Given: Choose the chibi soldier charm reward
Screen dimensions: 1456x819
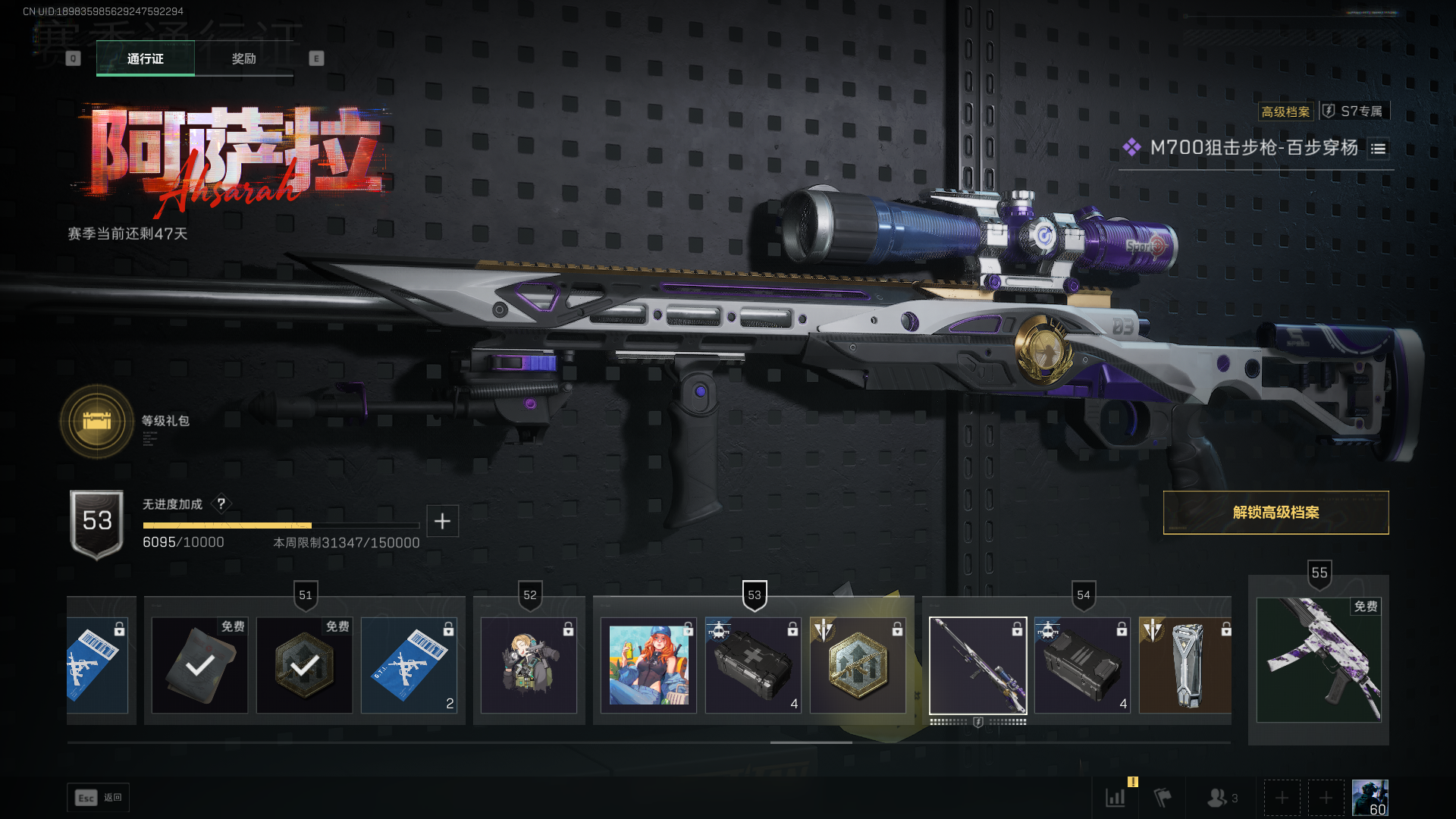Looking at the screenshot, I should pyautogui.click(x=529, y=666).
